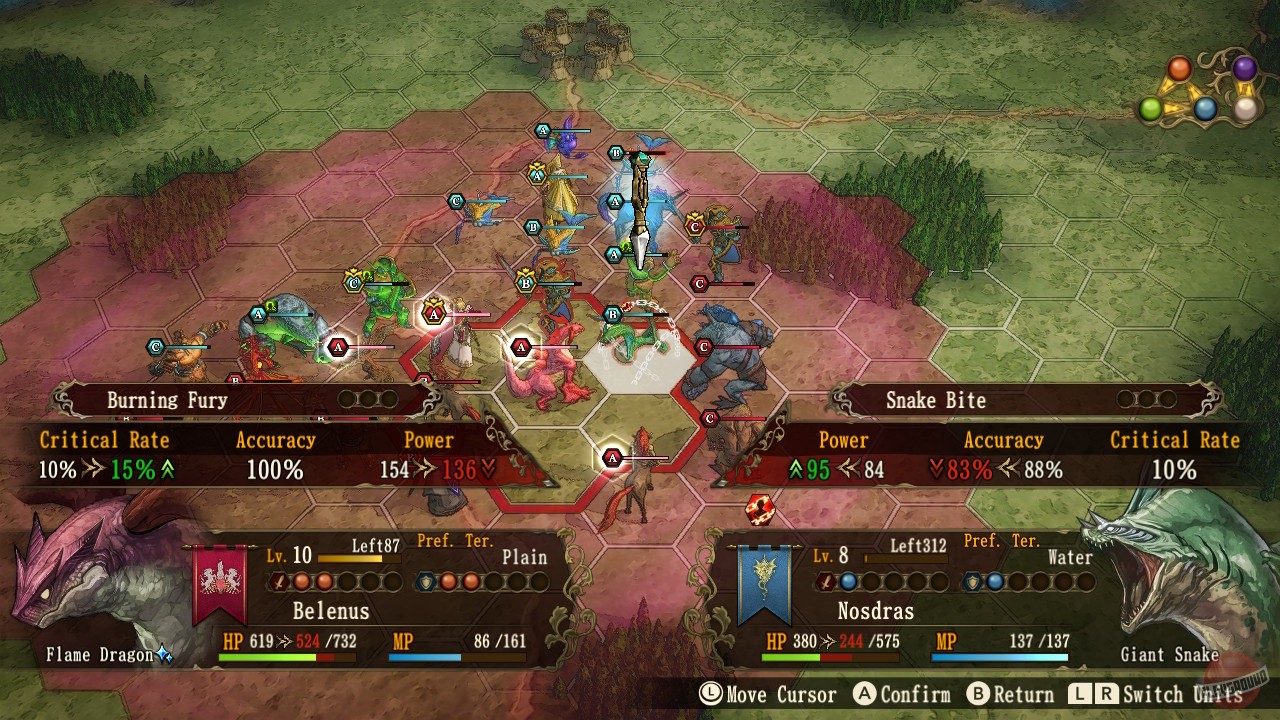Toggle the blue orb next to Nosdras's shield slot

click(996, 581)
